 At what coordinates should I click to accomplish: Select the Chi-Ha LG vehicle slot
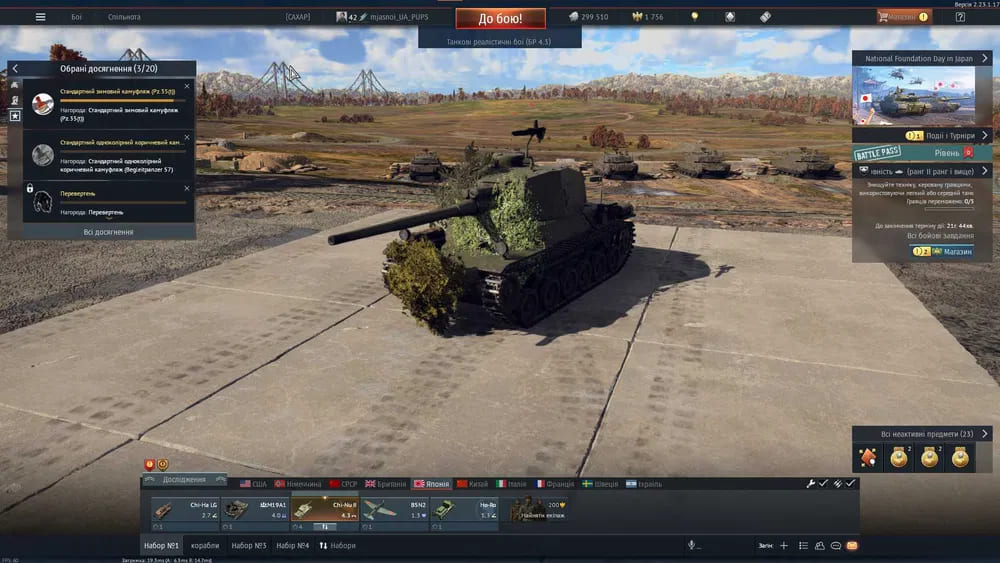click(180, 511)
